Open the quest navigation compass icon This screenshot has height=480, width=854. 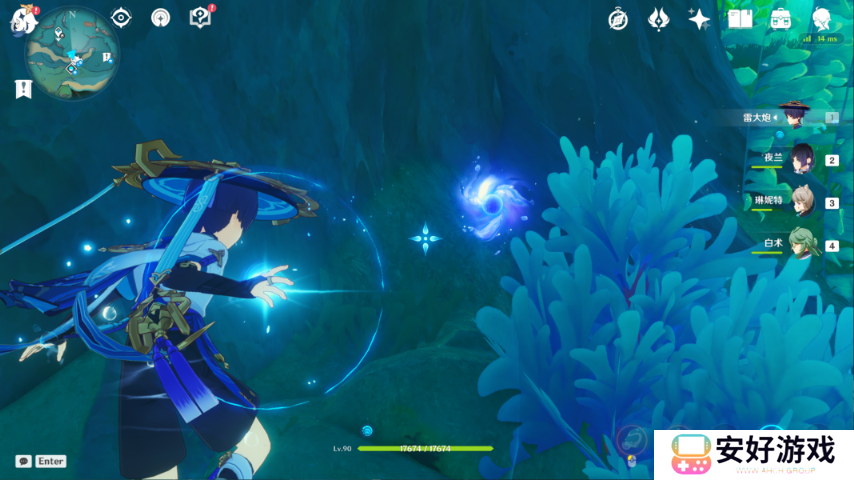click(x=160, y=18)
